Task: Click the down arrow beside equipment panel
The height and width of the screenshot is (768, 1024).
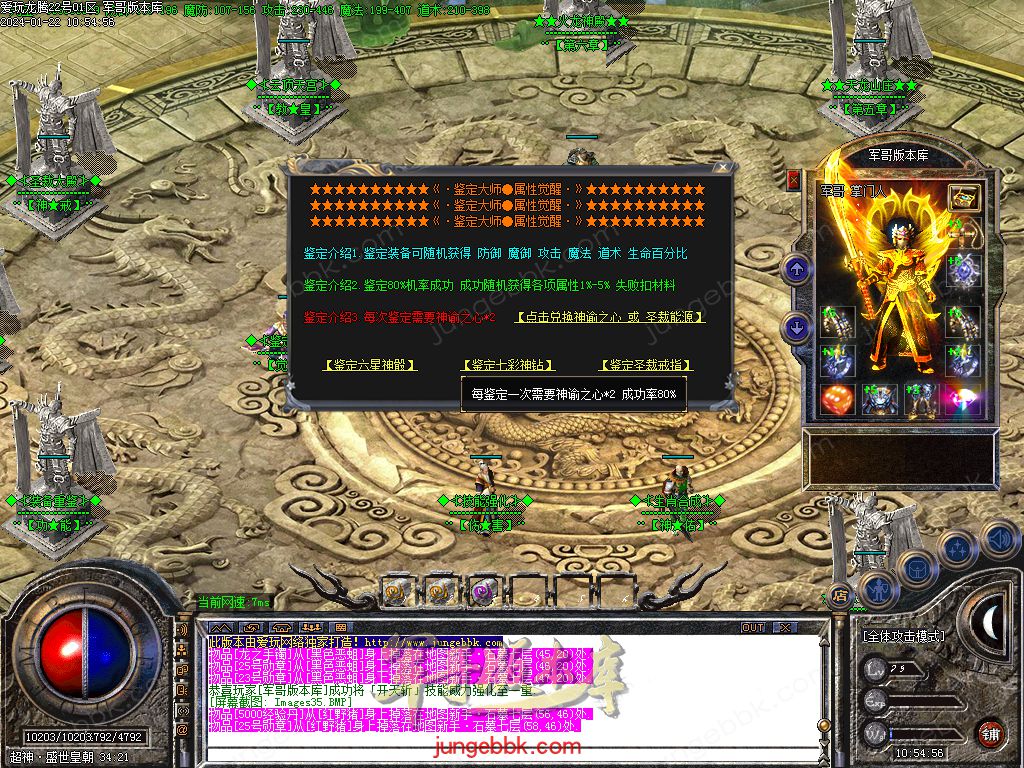Action: tap(797, 326)
